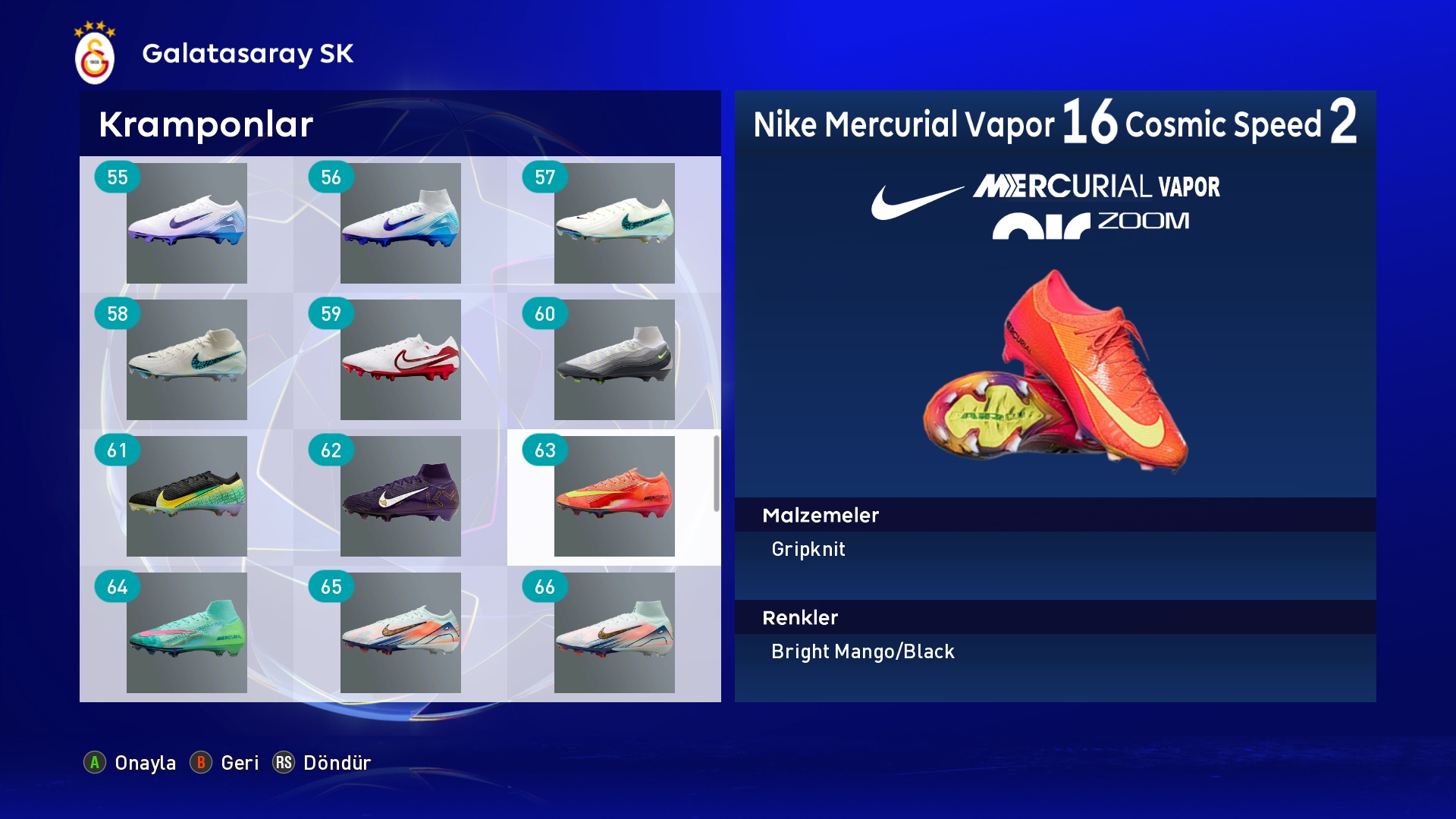The width and height of the screenshot is (1456, 819).
Task: Click the boot list scrollbar
Action: pyautogui.click(x=716, y=473)
